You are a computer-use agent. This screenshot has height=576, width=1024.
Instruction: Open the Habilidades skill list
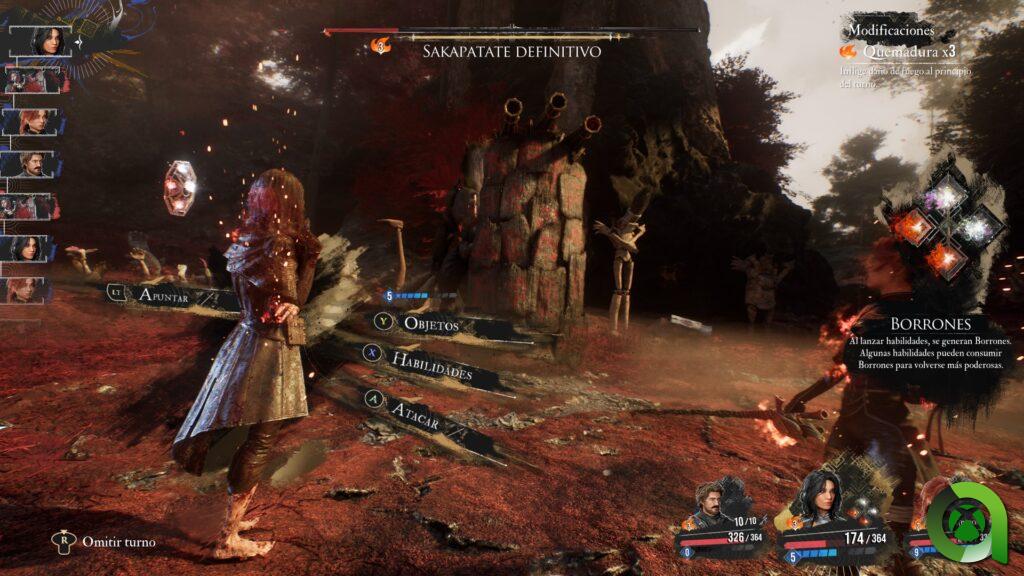click(x=429, y=364)
